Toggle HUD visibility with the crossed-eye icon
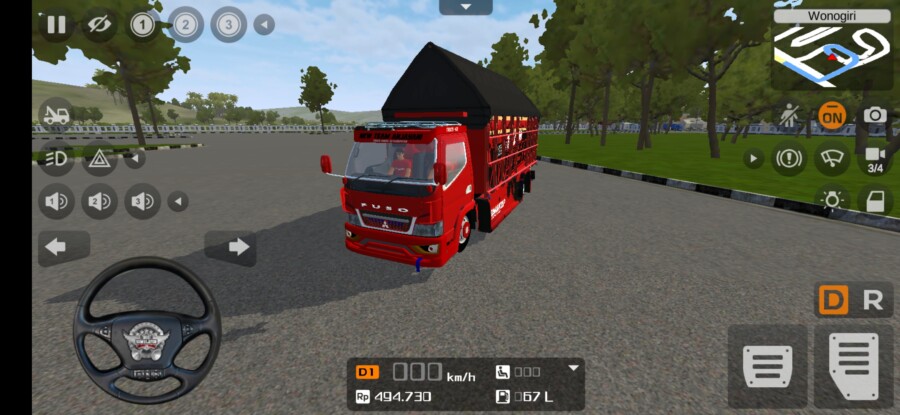 tap(98, 24)
